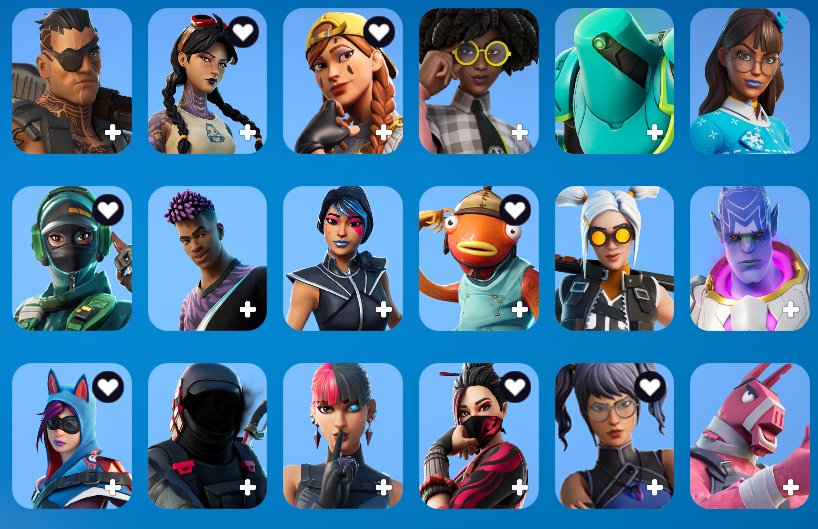Select the black-helmeted dark visor outfit
Screen dimensions: 818x529
[207, 436]
